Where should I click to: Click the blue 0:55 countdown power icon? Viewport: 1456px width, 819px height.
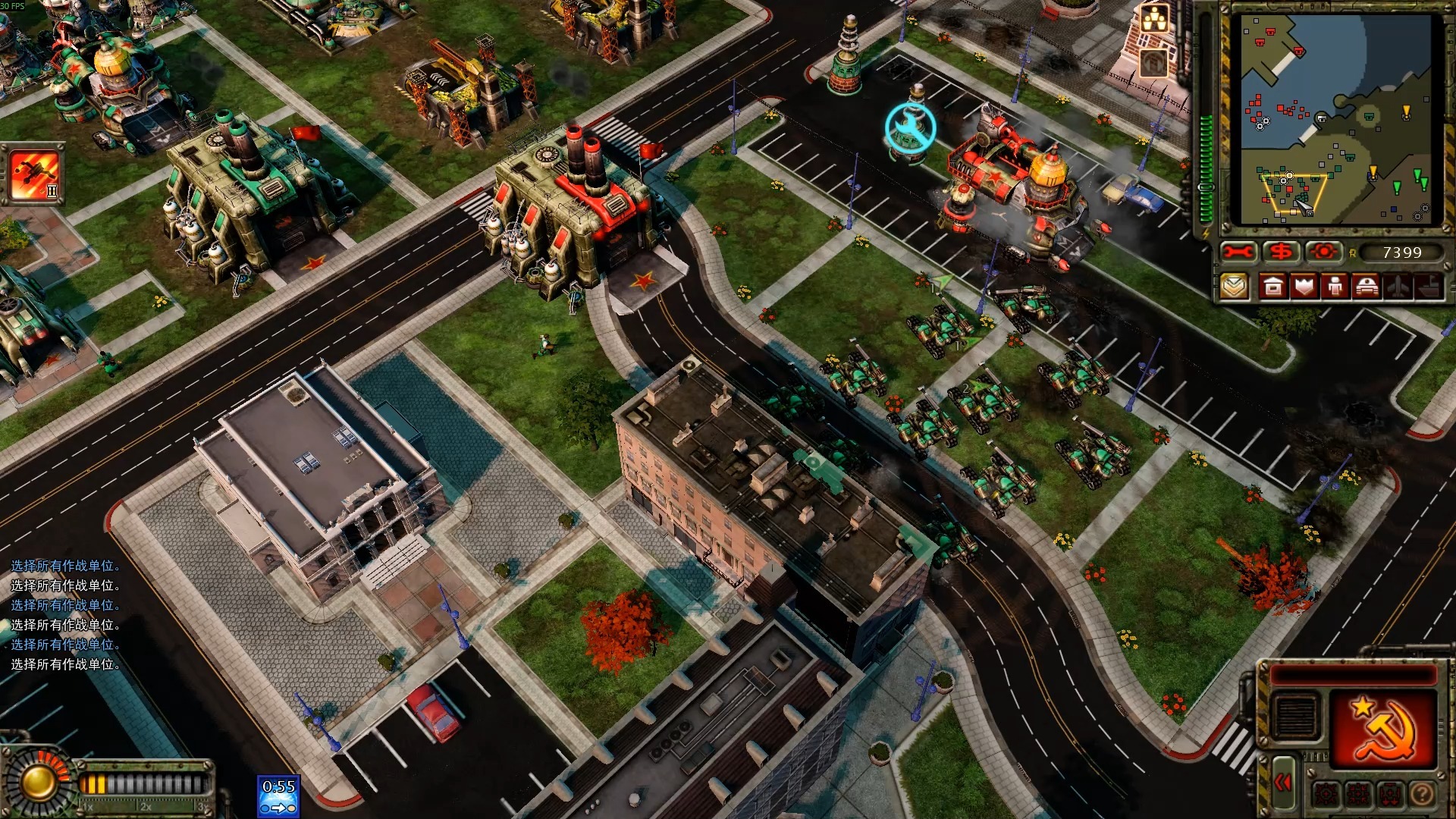[x=278, y=796]
